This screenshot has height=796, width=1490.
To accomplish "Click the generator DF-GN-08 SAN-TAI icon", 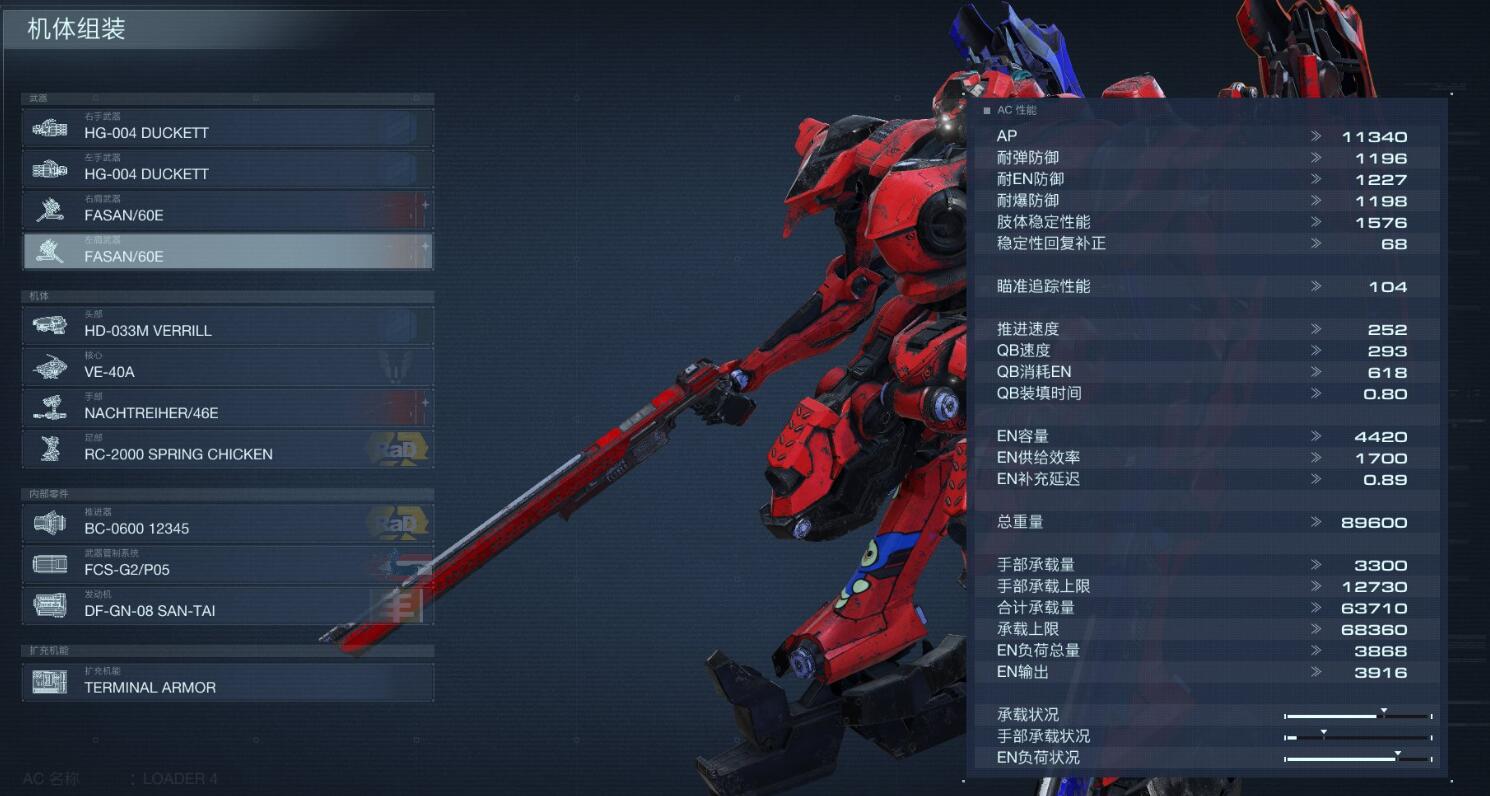I will [x=52, y=605].
